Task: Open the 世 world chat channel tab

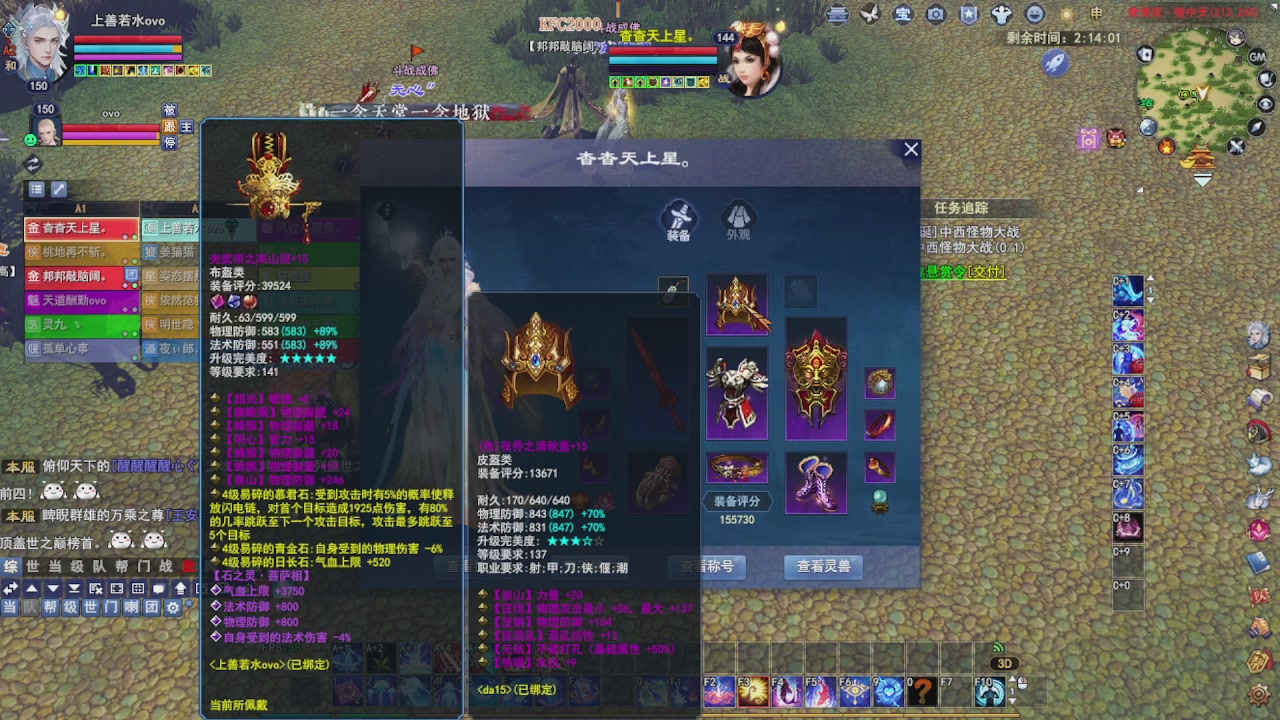Action: coord(91,608)
